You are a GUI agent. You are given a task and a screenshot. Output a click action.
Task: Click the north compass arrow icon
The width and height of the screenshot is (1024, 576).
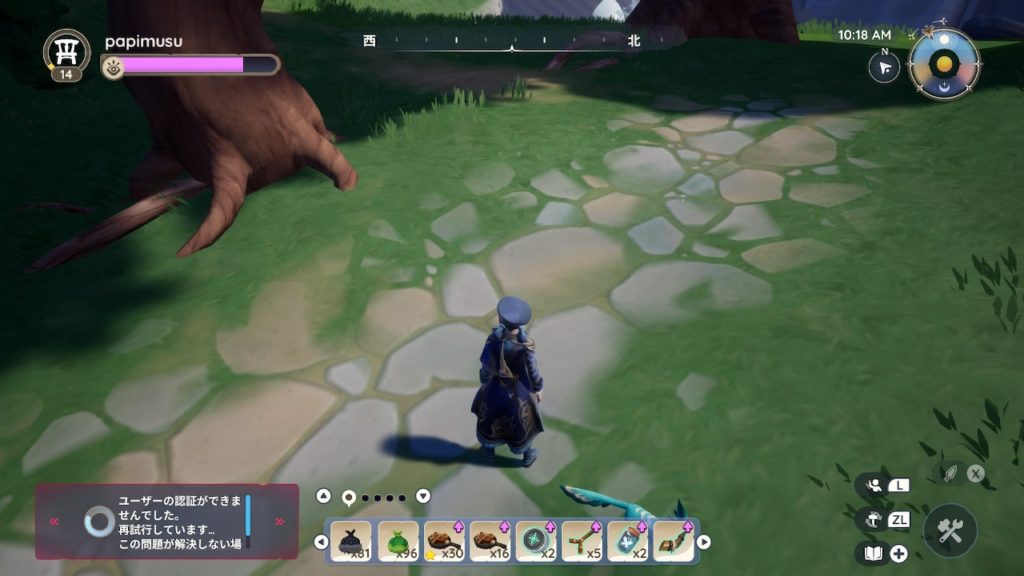(x=884, y=67)
